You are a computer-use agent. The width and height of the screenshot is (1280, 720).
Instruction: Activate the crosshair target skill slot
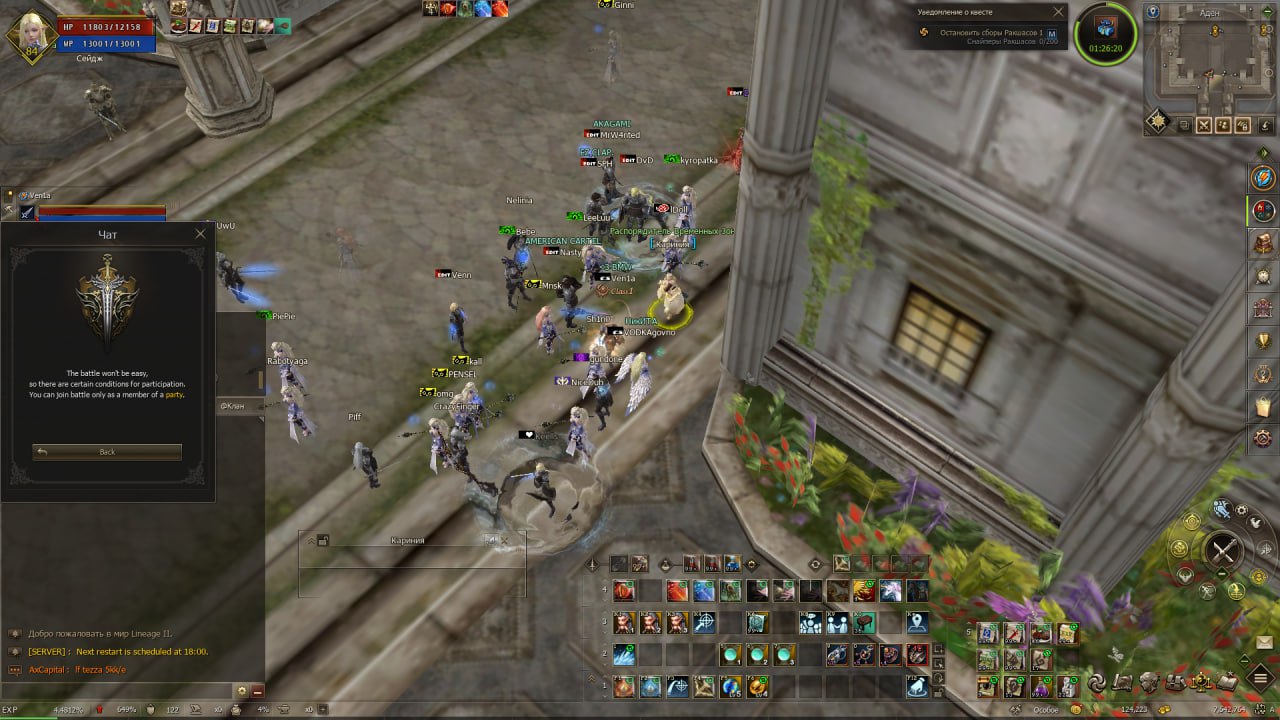click(704, 623)
